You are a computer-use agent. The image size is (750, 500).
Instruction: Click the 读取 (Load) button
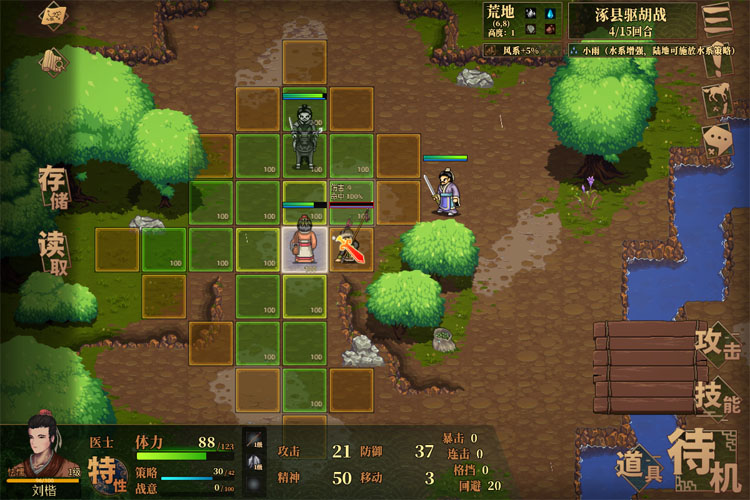53,252
